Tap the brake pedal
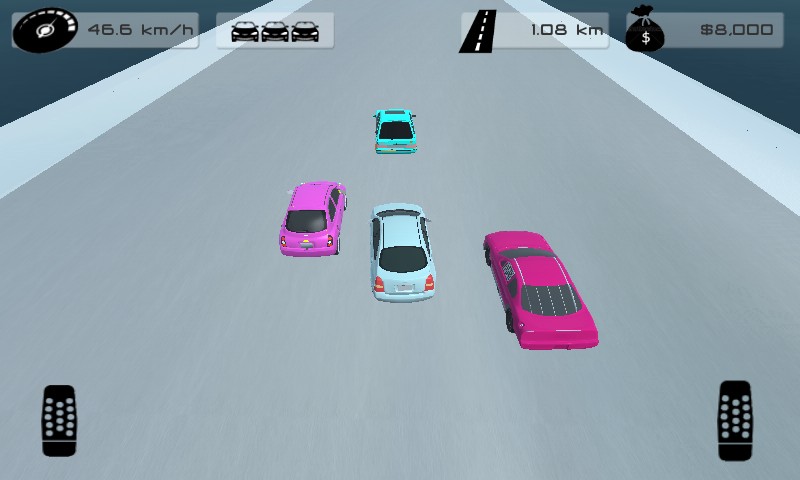This screenshot has width=800, height=480. [58, 420]
